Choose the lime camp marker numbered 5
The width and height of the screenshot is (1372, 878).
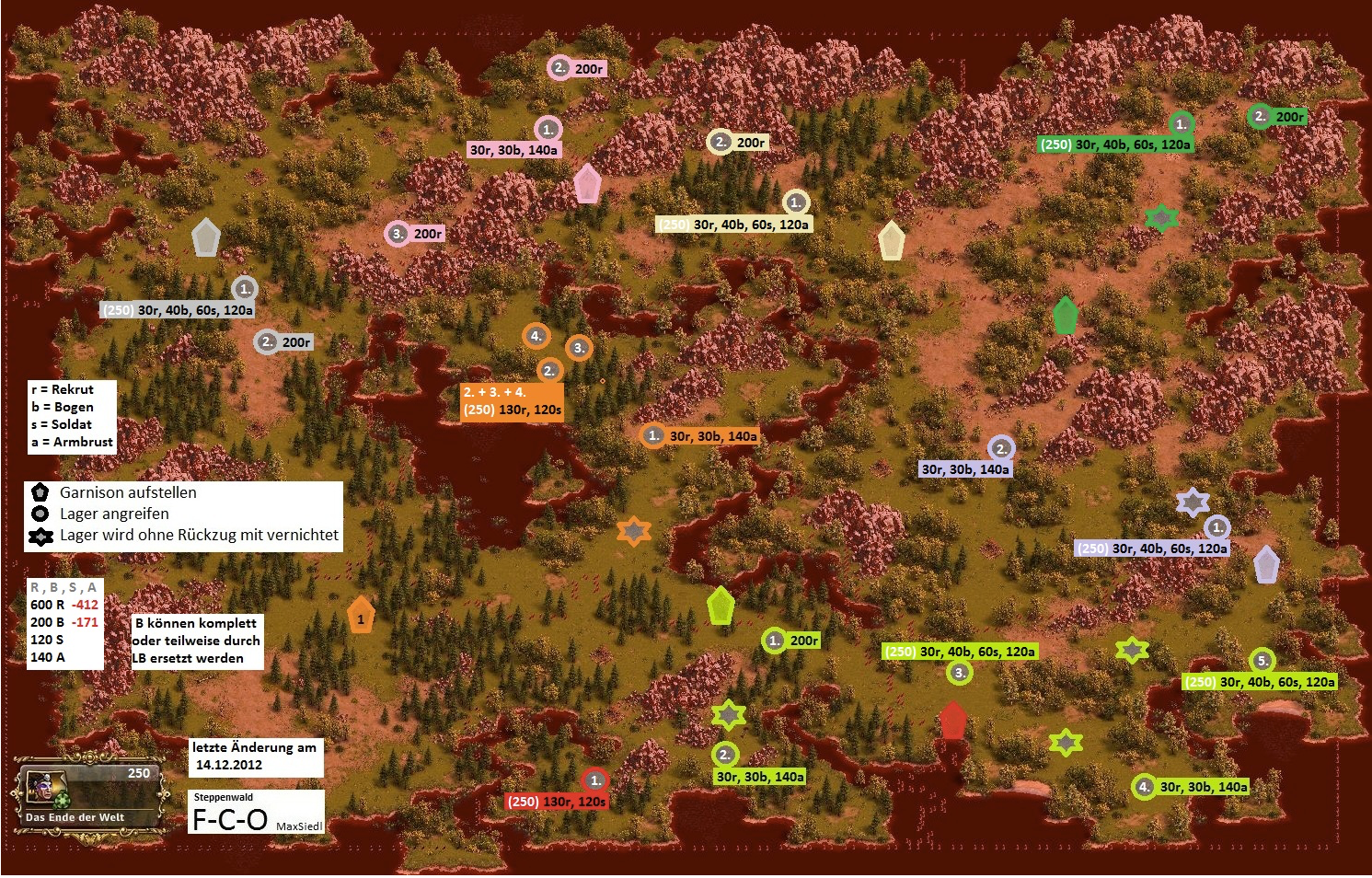pos(1262,660)
